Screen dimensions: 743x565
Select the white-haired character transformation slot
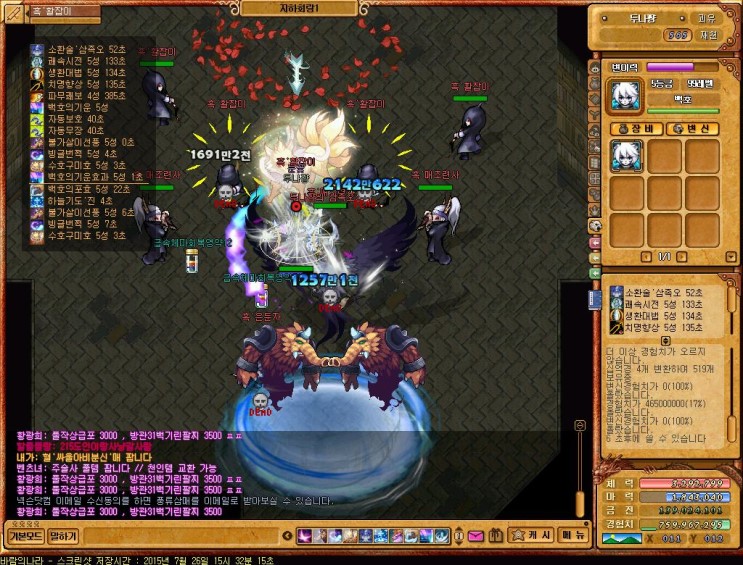[627, 157]
